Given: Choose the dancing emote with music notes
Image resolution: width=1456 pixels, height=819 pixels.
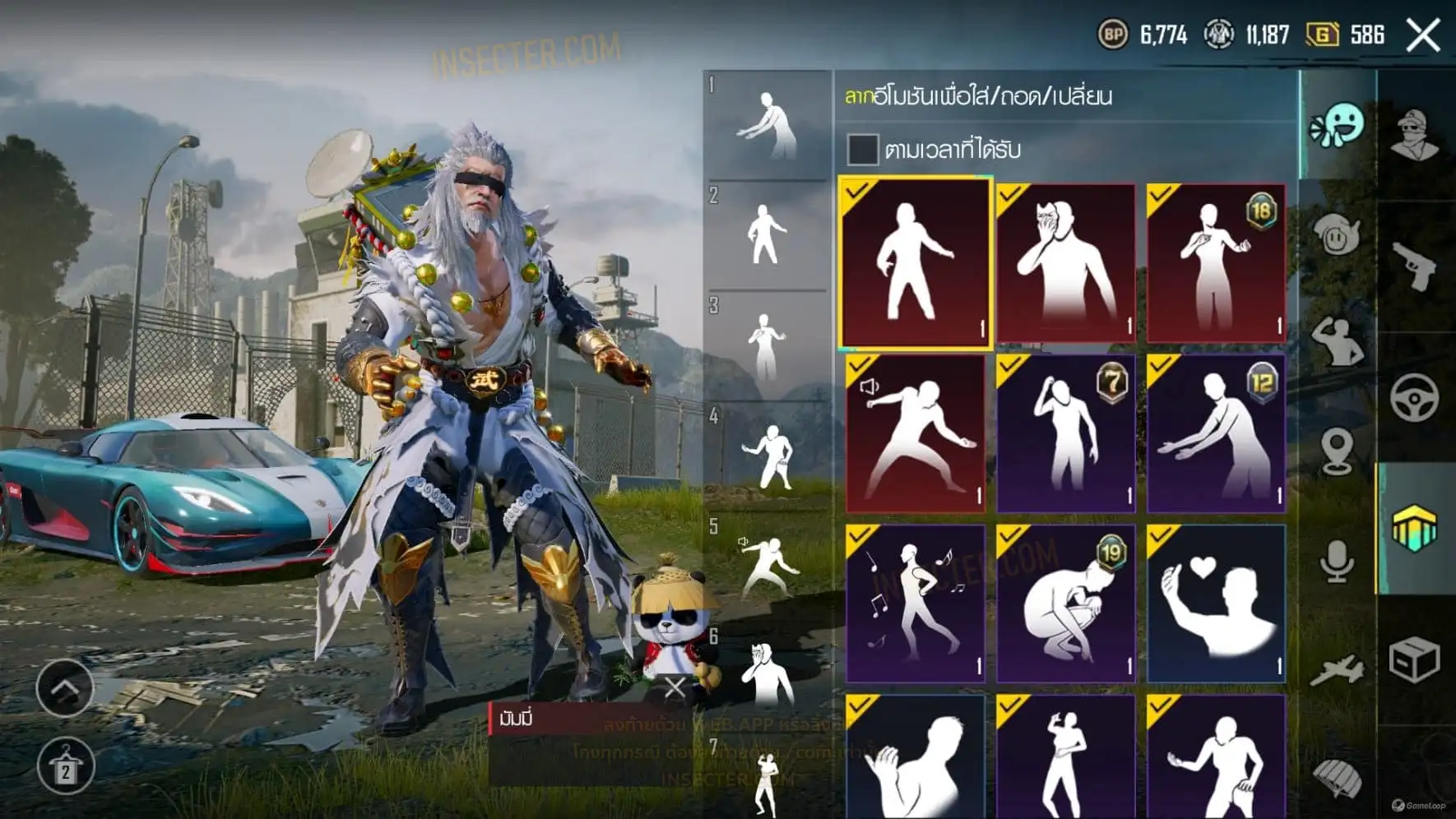Looking at the screenshot, I should click(x=915, y=604).
